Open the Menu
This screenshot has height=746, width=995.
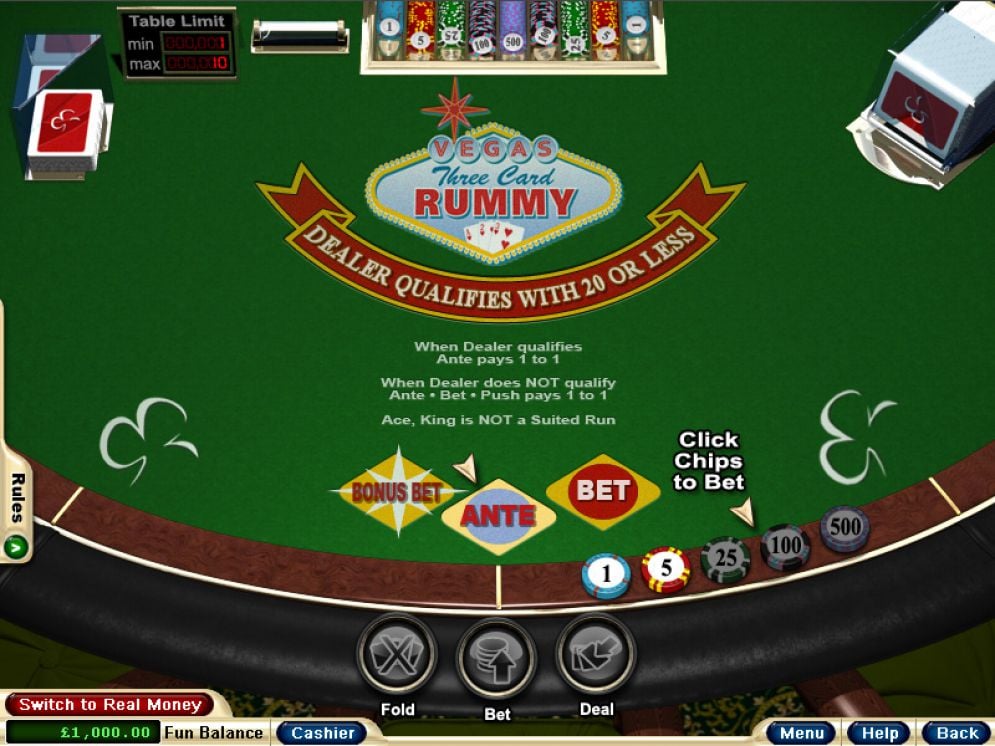801,733
